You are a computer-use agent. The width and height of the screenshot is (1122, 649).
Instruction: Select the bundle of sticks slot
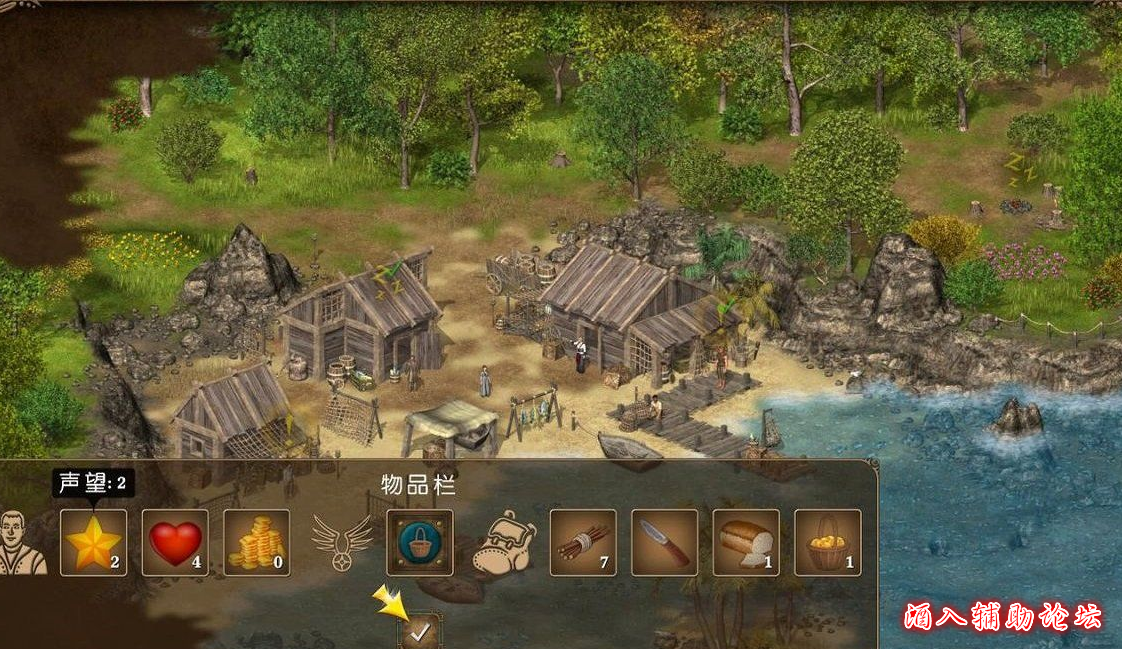(x=583, y=543)
